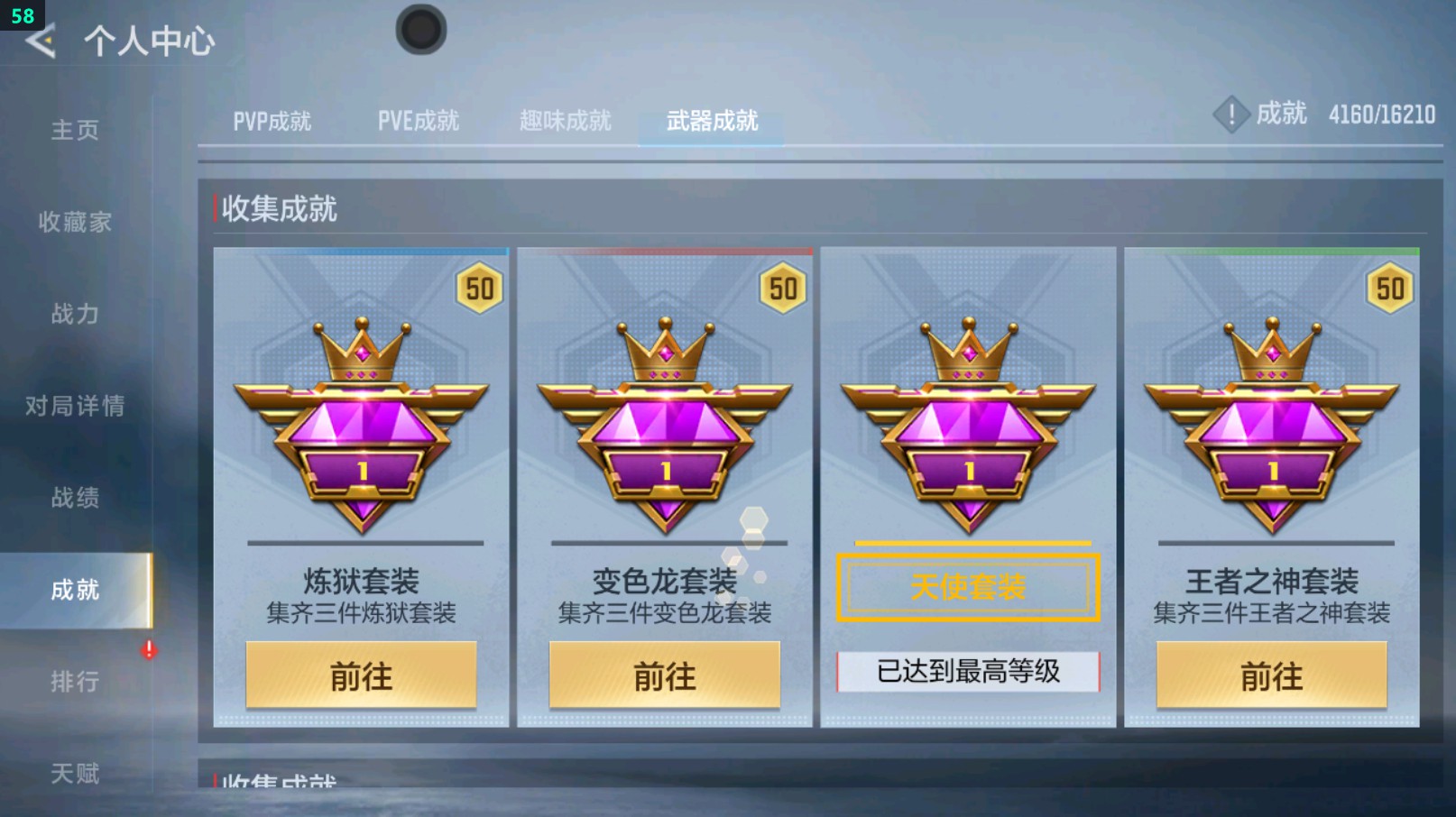
Task: Click the level 50 badge on 王者之神套装 card
Action: [x=1392, y=288]
